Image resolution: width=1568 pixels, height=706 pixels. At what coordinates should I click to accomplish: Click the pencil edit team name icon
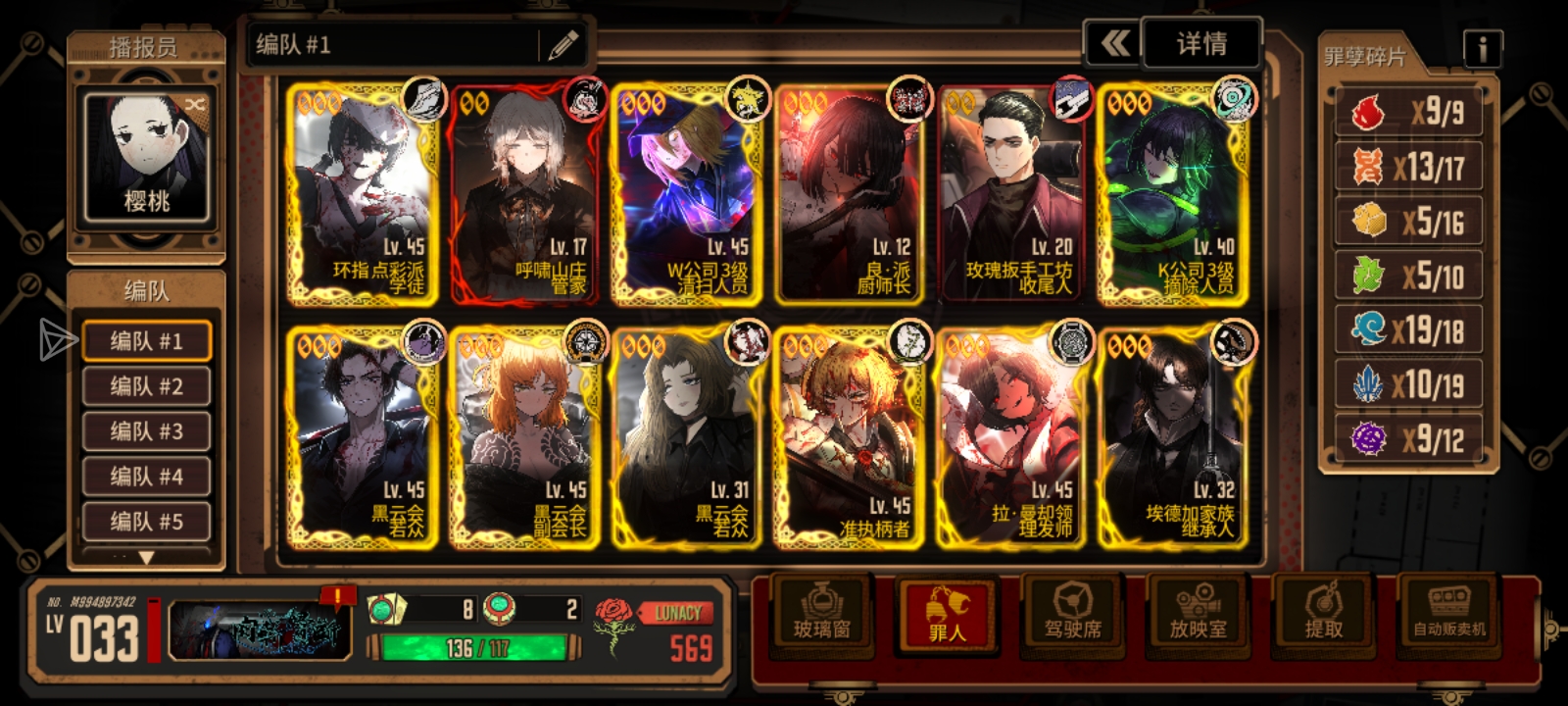(563, 45)
